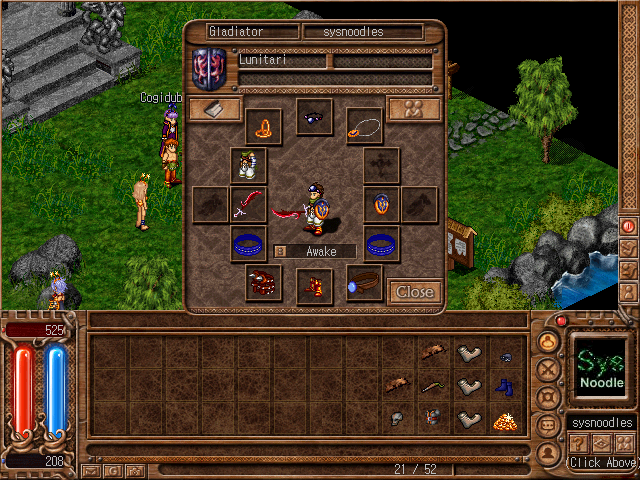The width and height of the screenshot is (640, 480).
Task: Select the equipped necklace slot
Action: point(364,126)
